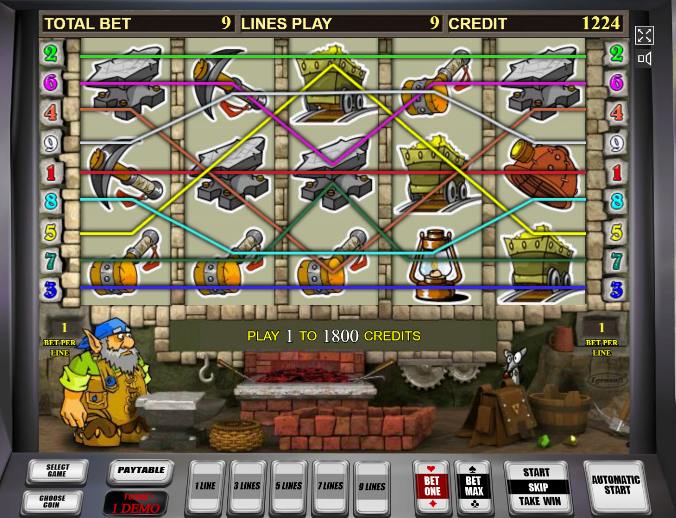Image resolution: width=676 pixels, height=518 pixels.
Task: Choose 3 Lines to play
Action: pos(247,487)
